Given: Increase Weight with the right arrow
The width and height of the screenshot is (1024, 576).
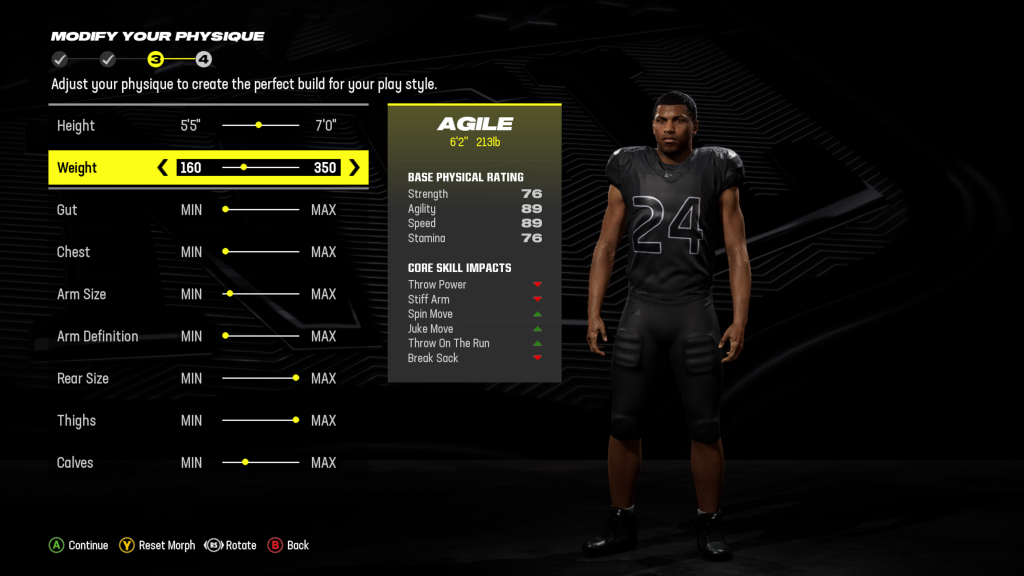Looking at the screenshot, I should click(354, 168).
